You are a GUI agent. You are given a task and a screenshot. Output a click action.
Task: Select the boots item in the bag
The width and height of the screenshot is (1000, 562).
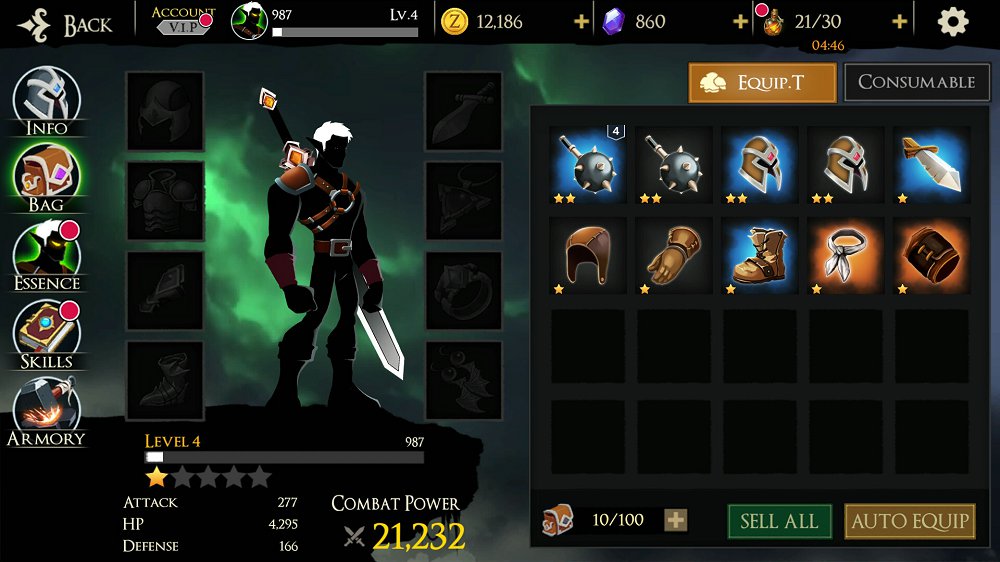click(759, 255)
